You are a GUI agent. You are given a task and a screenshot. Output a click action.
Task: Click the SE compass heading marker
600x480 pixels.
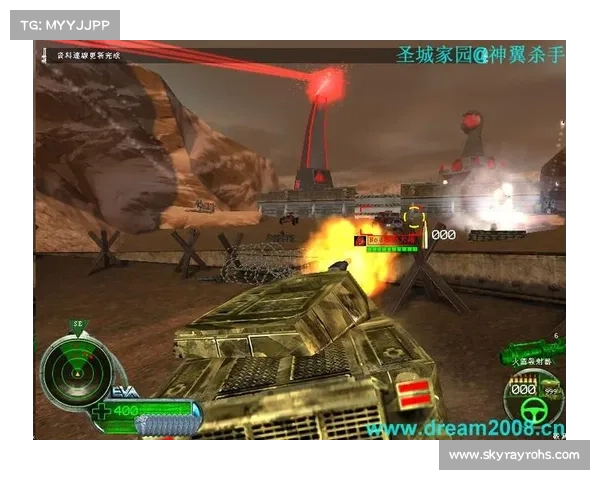pyautogui.click(x=75, y=325)
